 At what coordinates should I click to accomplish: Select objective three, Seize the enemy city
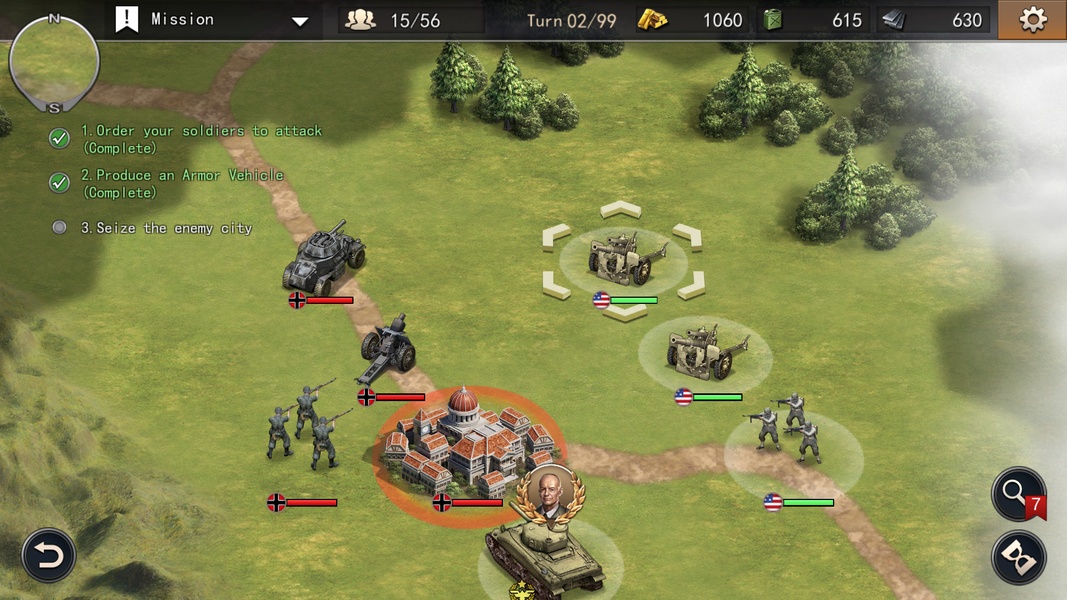click(166, 228)
